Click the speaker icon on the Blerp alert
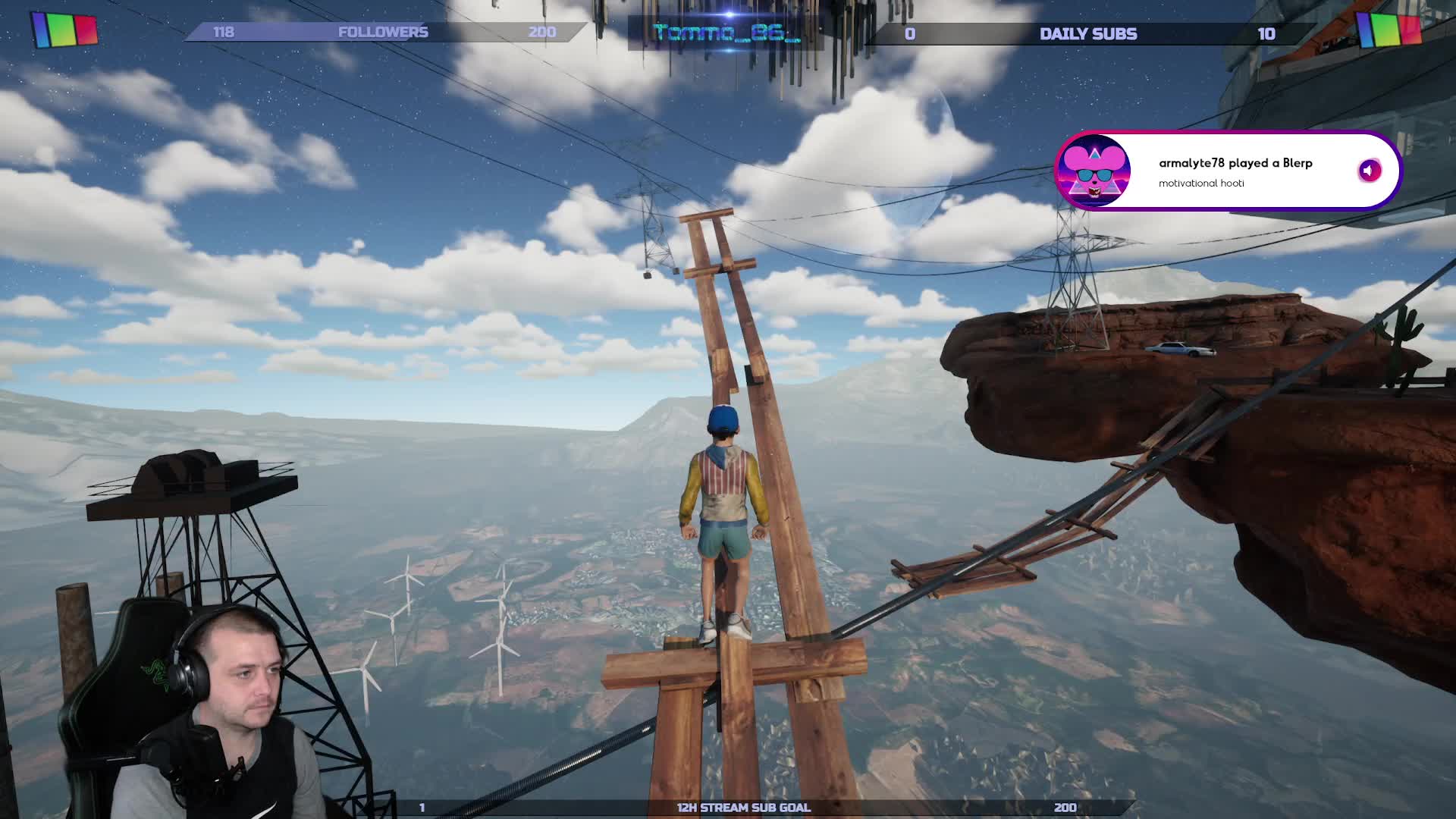The width and height of the screenshot is (1456, 819). [1369, 171]
